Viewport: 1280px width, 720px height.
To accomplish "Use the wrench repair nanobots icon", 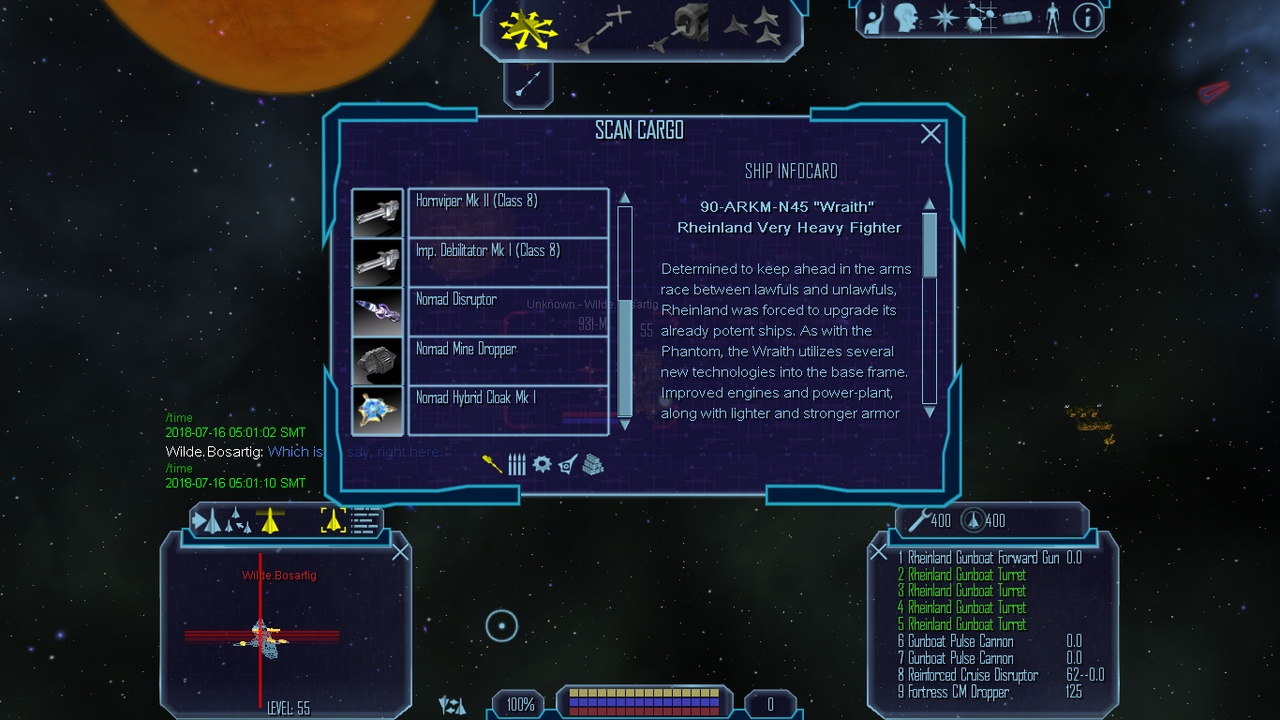I will click(919, 520).
